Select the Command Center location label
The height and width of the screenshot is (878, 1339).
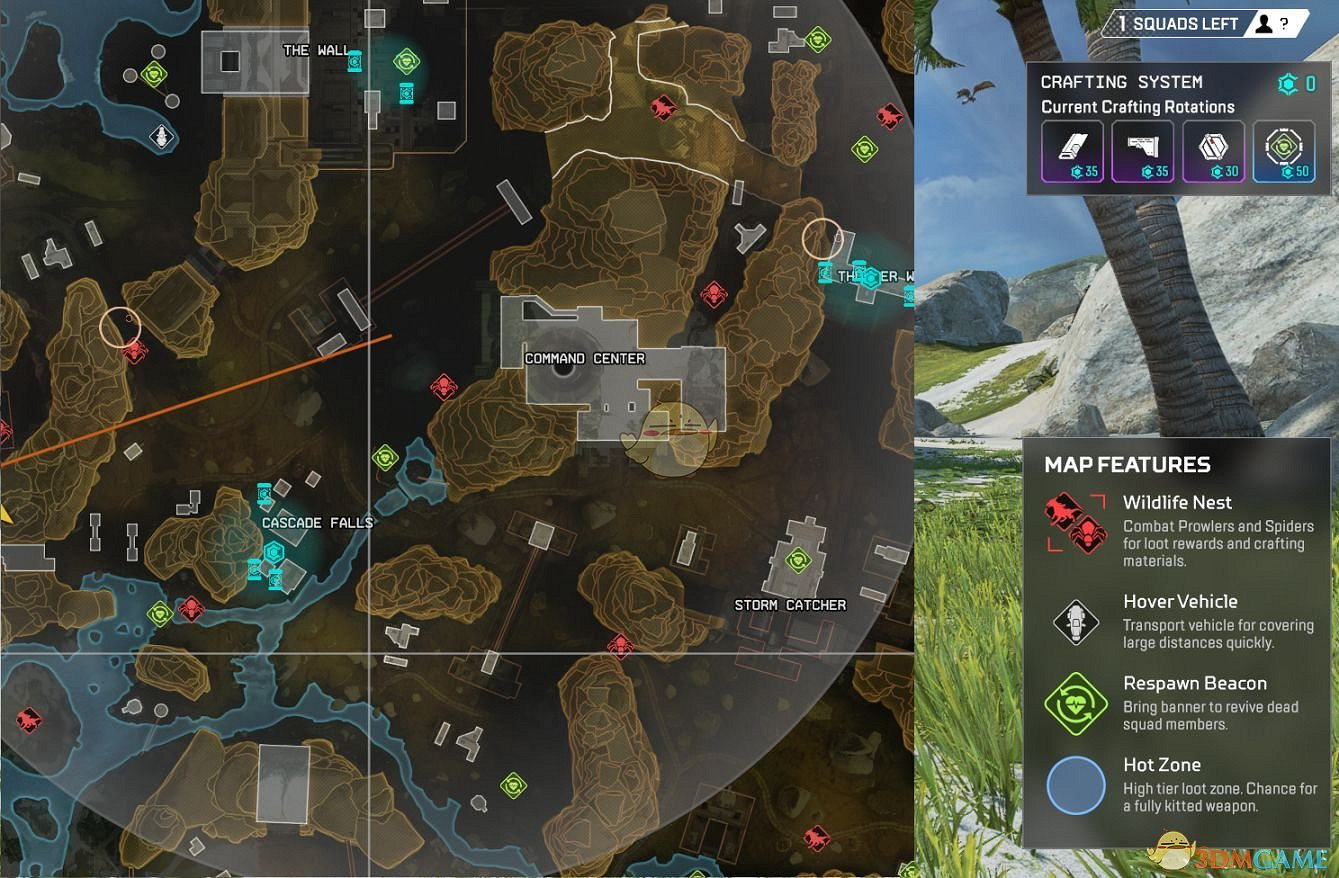tap(584, 357)
